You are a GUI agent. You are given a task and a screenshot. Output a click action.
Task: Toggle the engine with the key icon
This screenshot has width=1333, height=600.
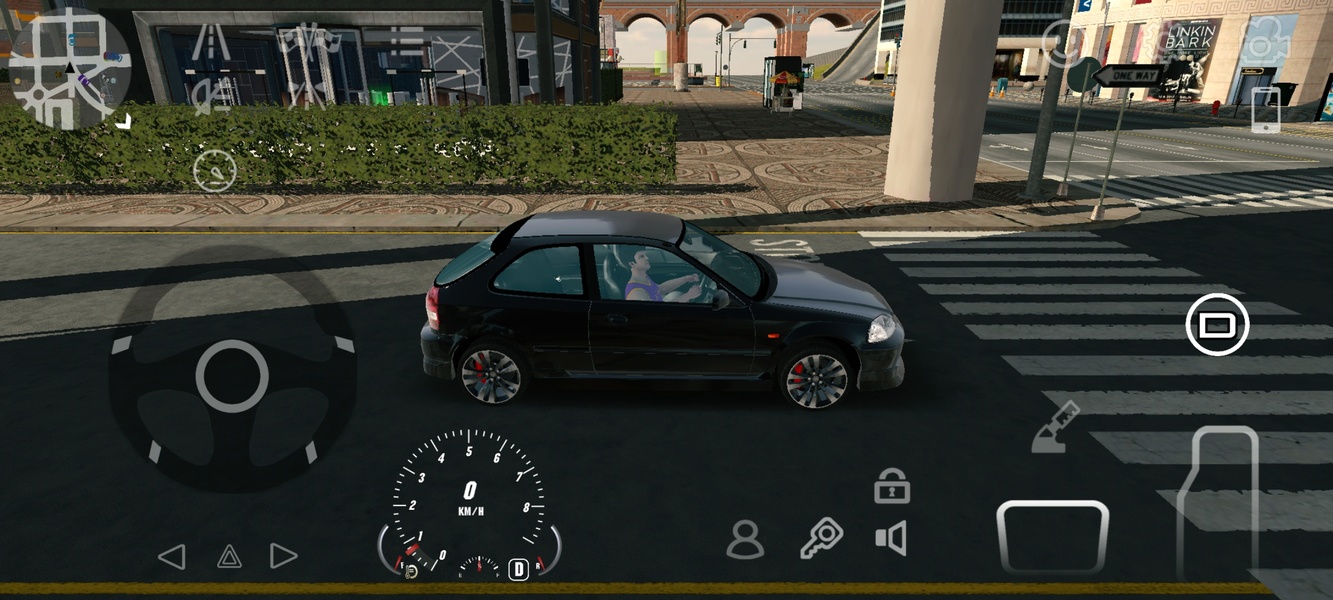(822, 539)
